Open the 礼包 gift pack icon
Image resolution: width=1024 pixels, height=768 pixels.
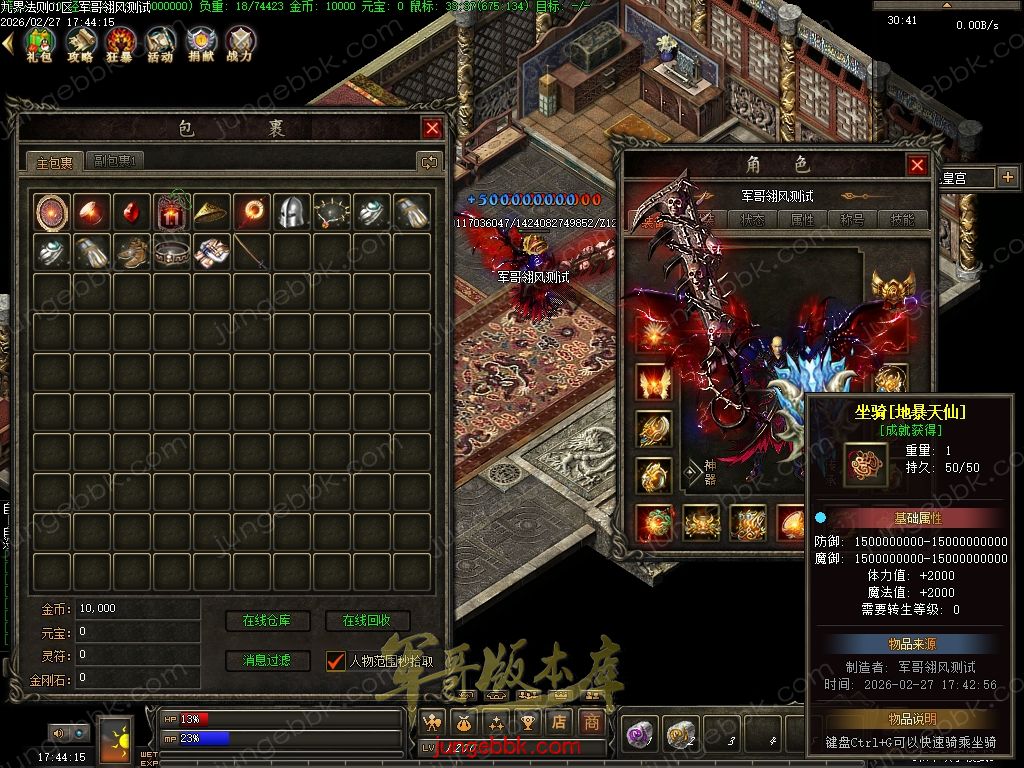(x=39, y=43)
